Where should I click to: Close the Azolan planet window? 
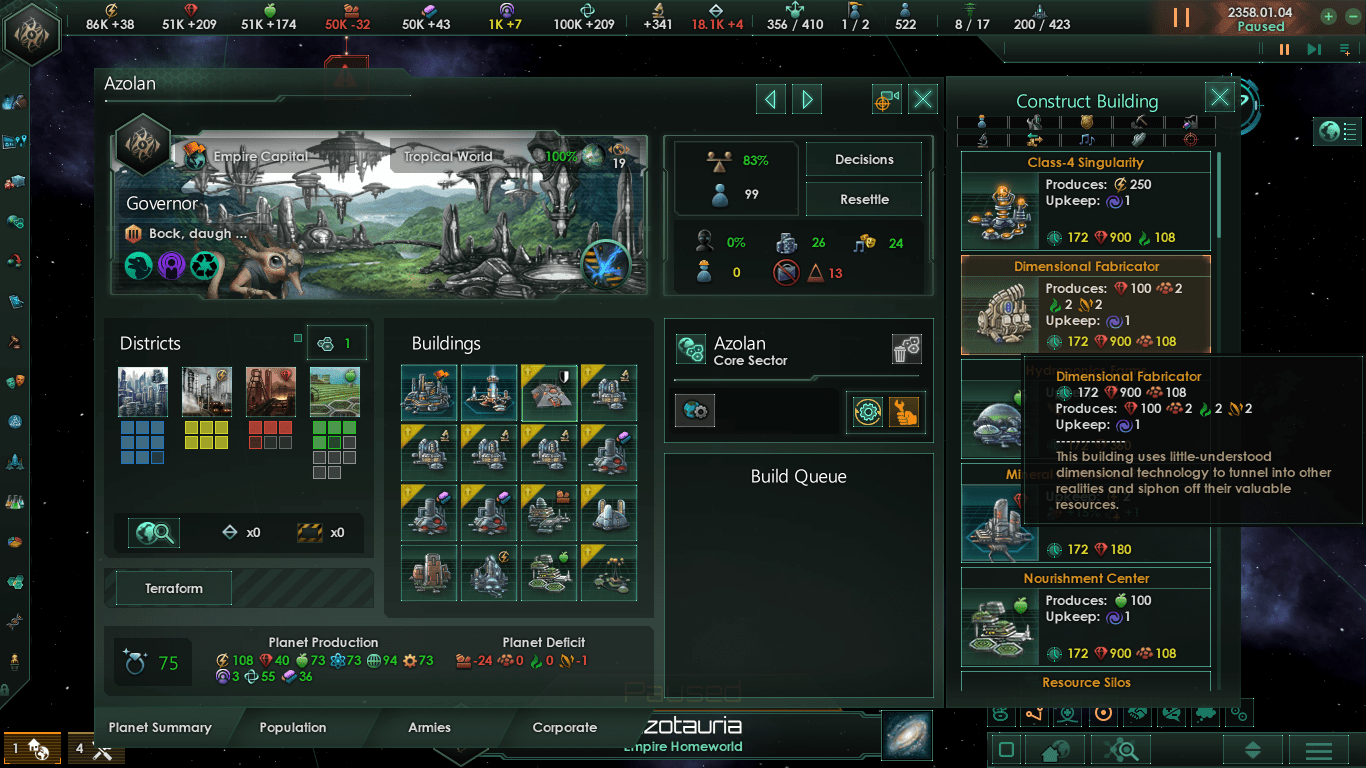923,99
